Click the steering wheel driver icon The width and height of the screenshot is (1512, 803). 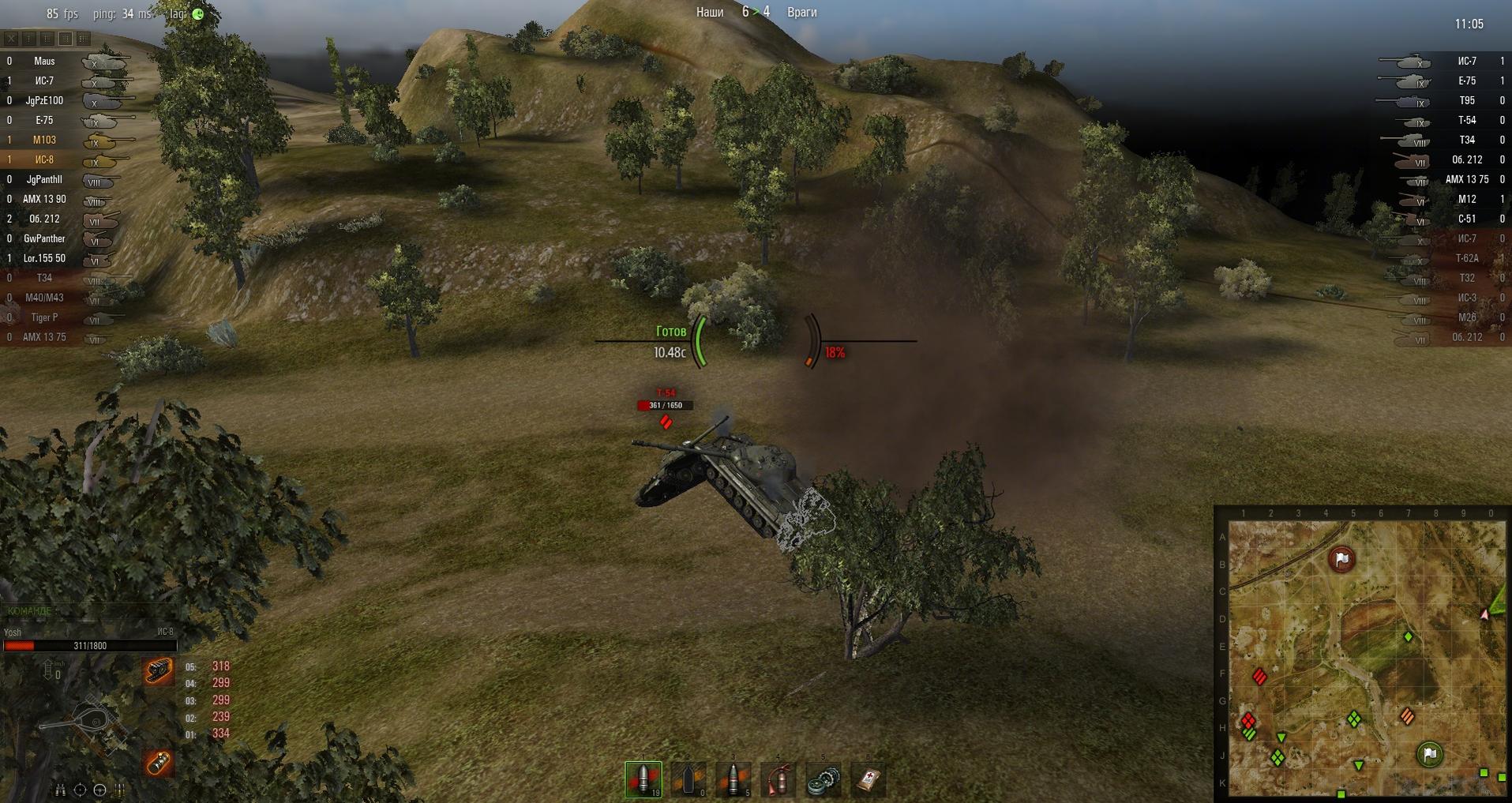pos(99,790)
